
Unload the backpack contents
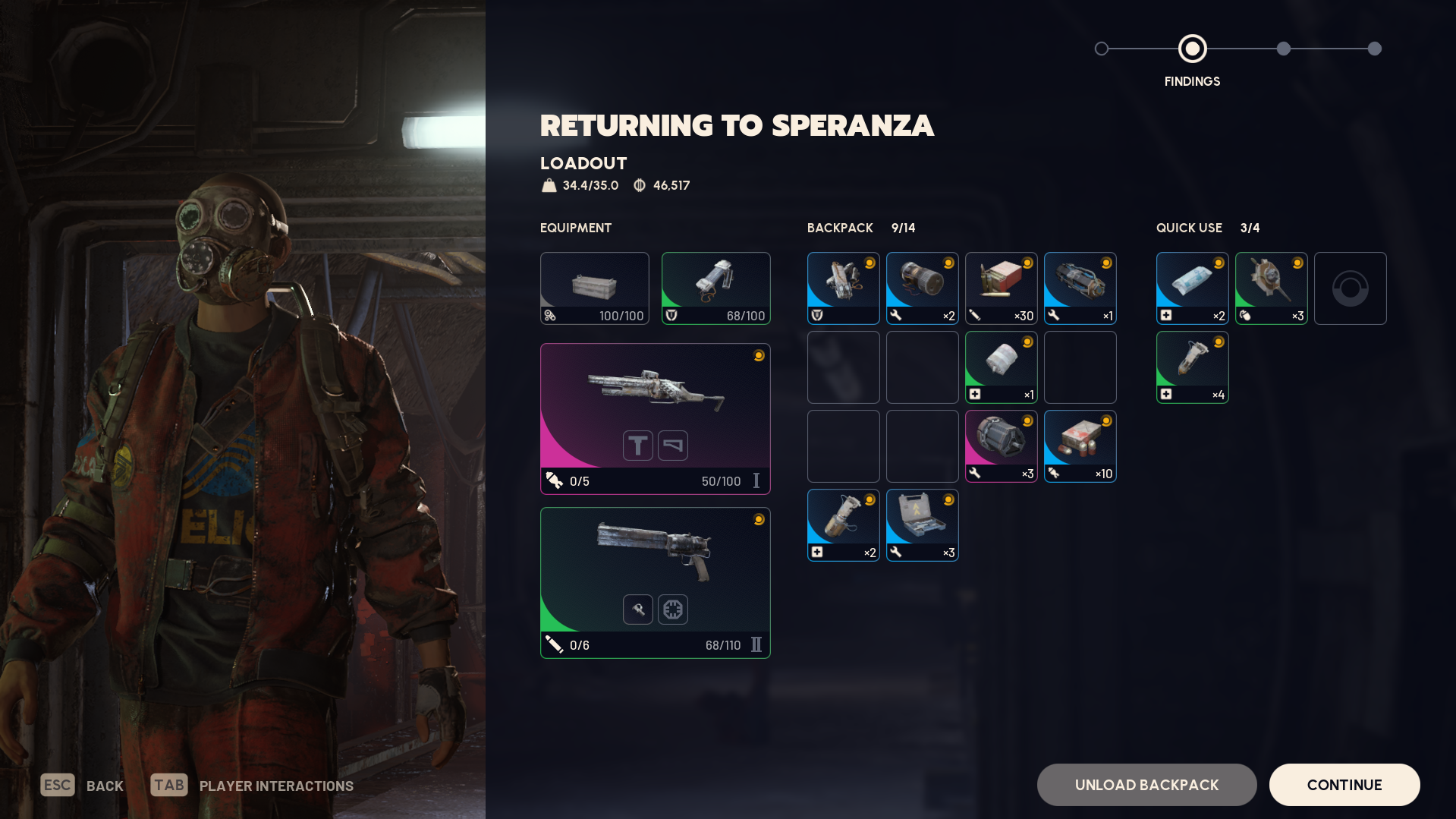(1146, 784)
